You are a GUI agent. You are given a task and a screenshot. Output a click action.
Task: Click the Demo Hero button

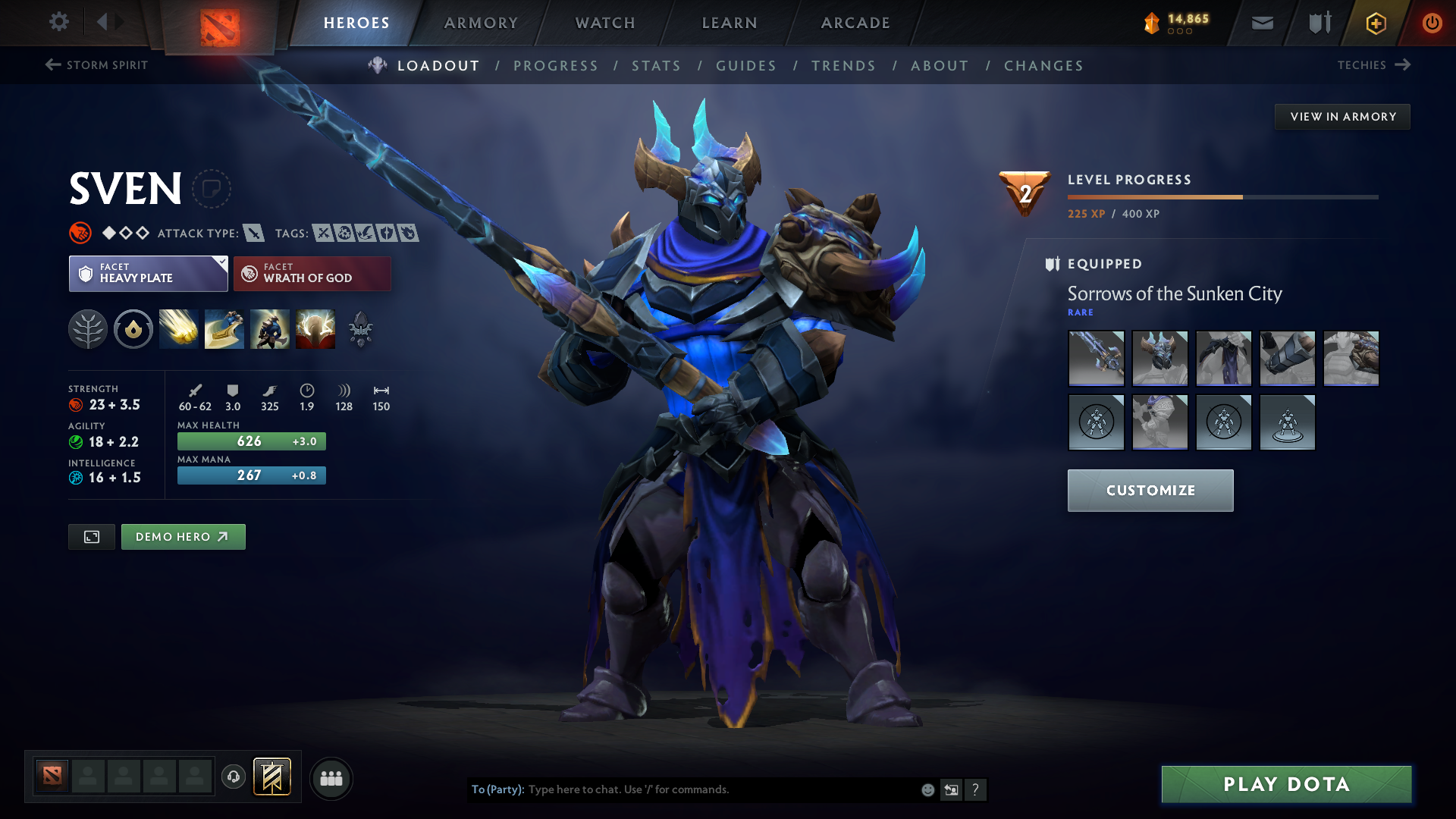[183, 536]
